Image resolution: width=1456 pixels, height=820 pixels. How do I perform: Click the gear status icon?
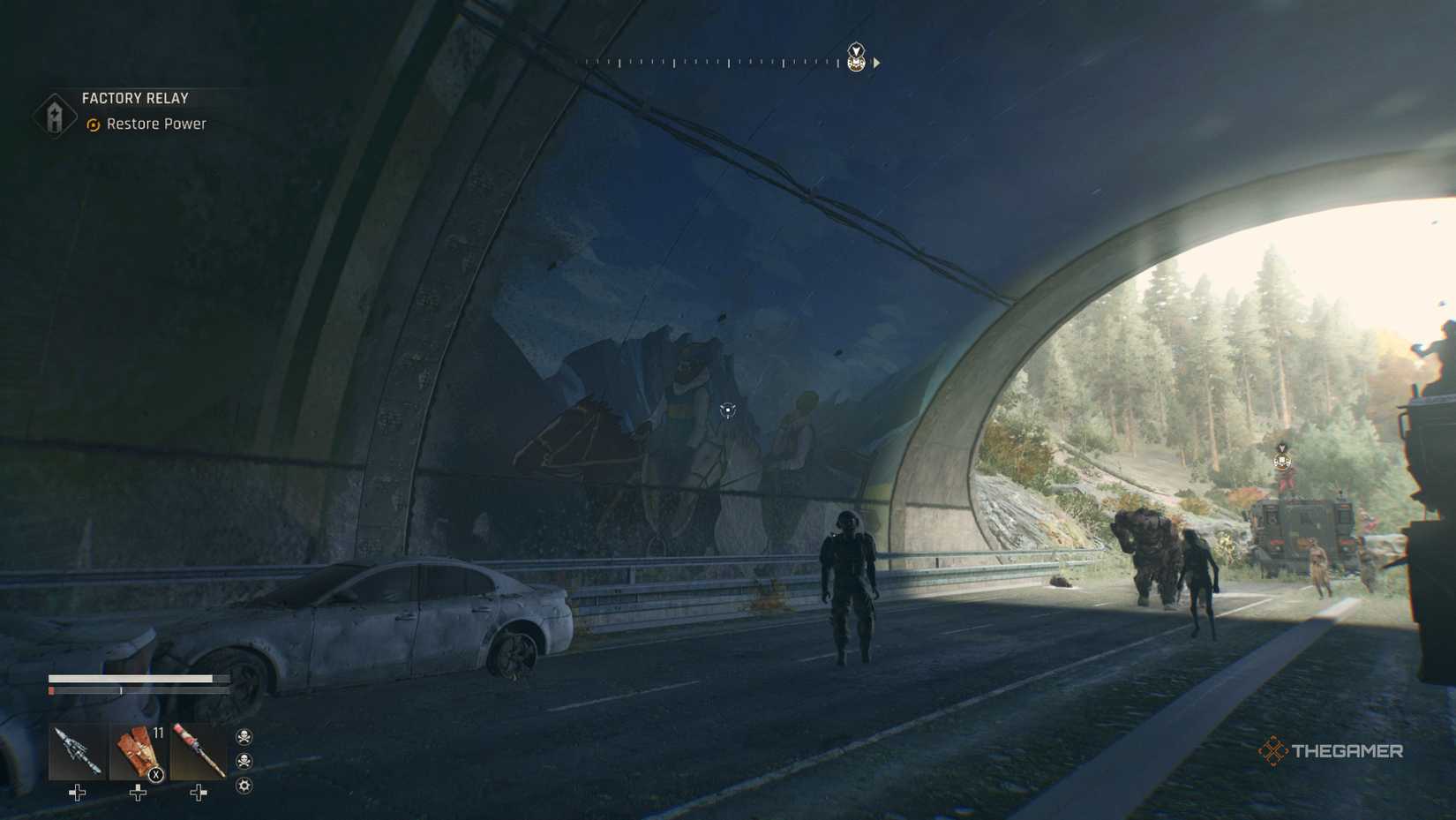tap(244, 786)
